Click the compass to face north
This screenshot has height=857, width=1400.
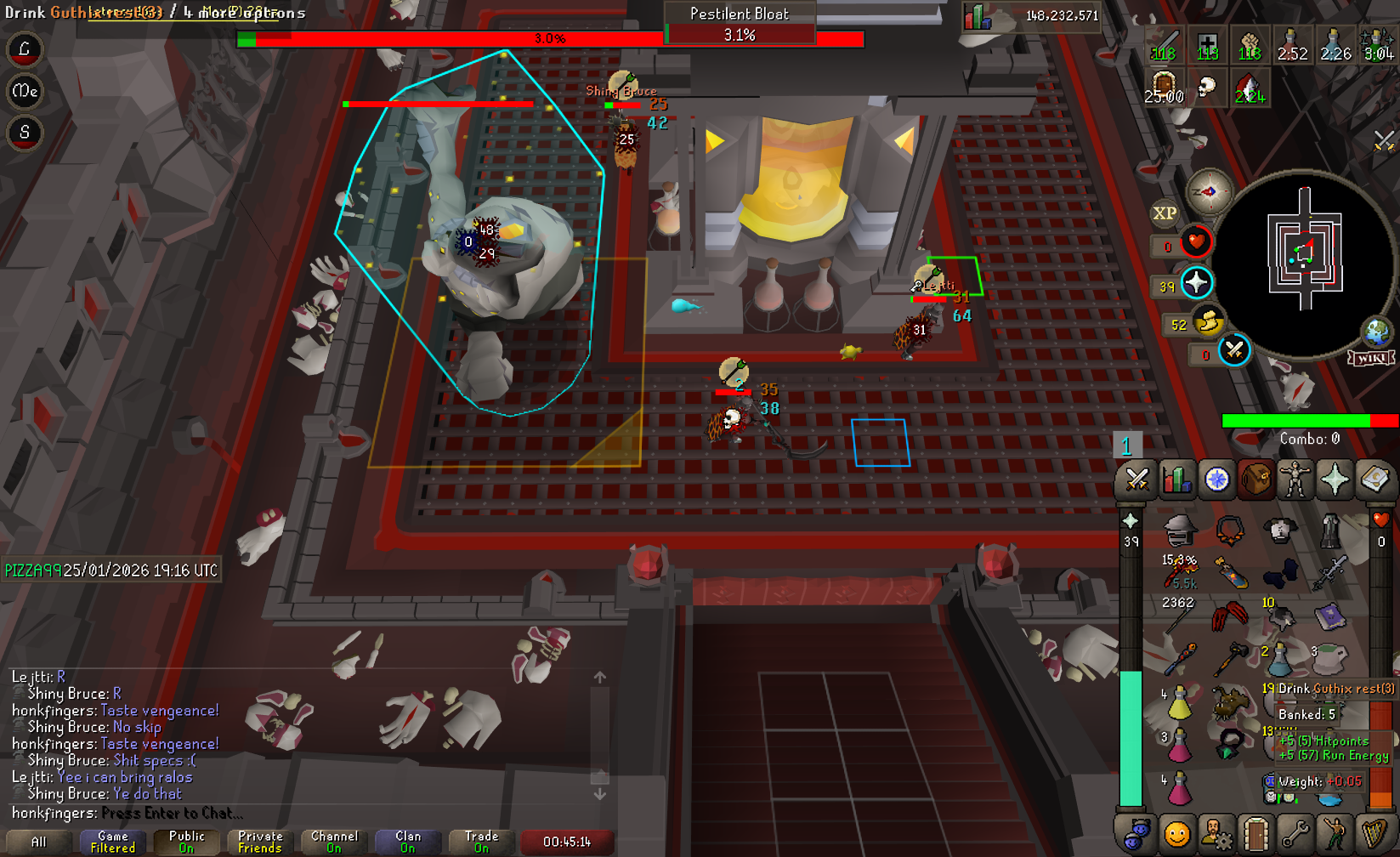tap(1209, 191)
